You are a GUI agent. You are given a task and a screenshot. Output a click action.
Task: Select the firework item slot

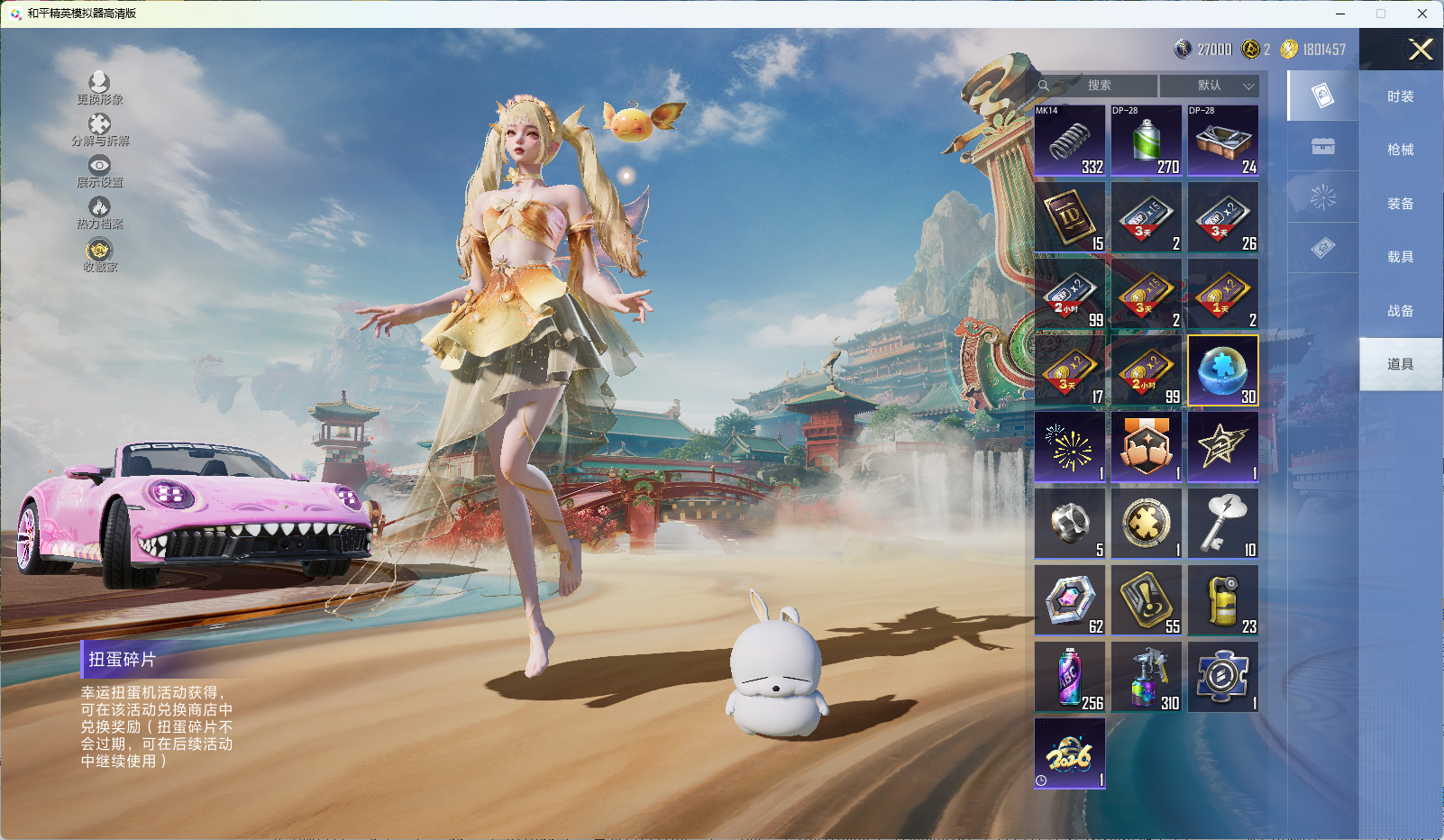[1070, 447]
